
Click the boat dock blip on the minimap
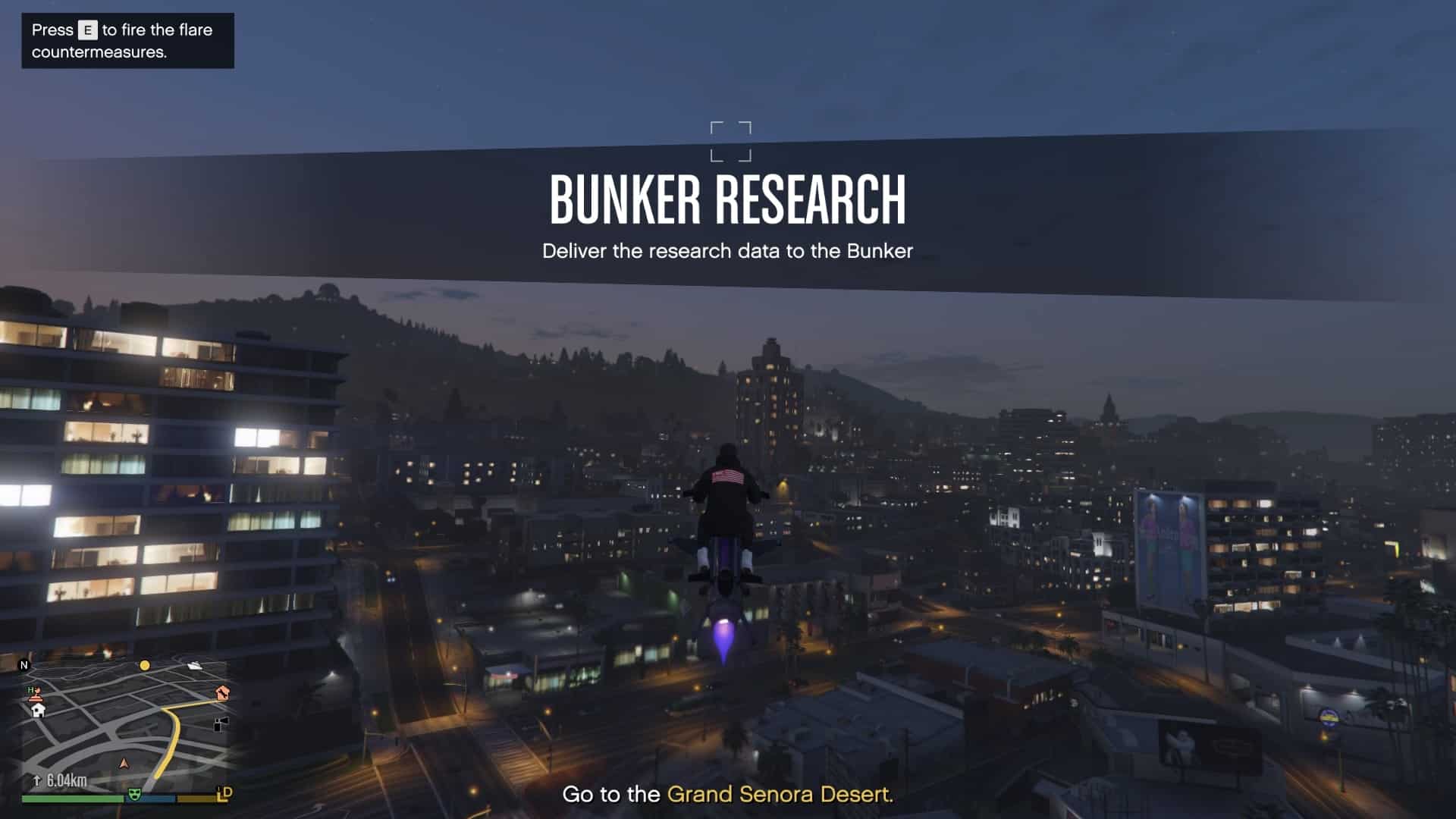(x=194, y=665)
